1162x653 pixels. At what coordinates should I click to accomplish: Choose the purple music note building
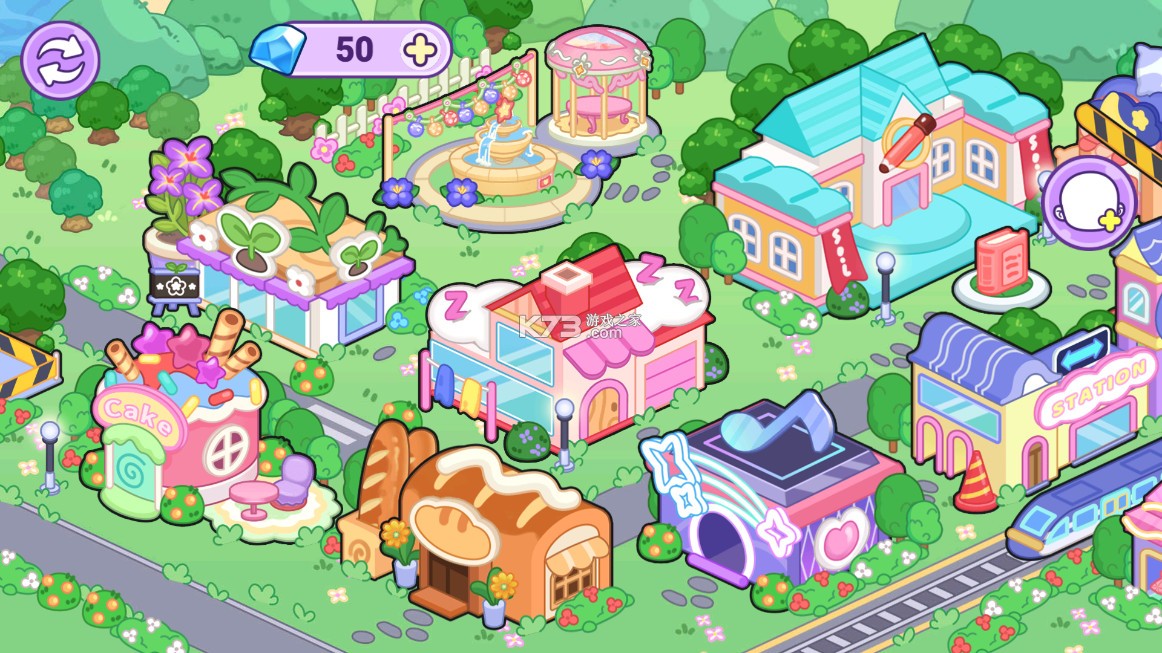coord(770,490)
